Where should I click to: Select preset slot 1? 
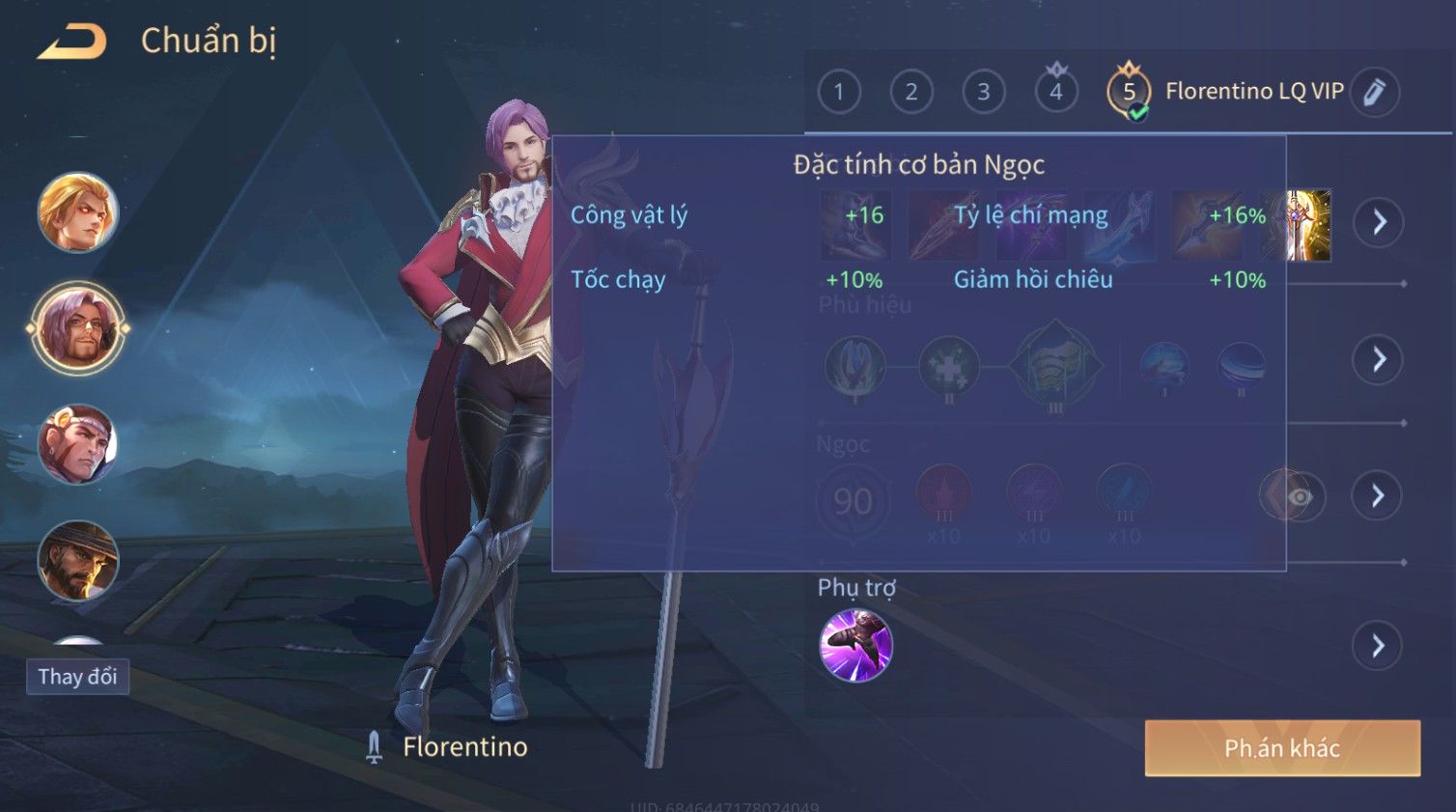click(x=838, y=92)
